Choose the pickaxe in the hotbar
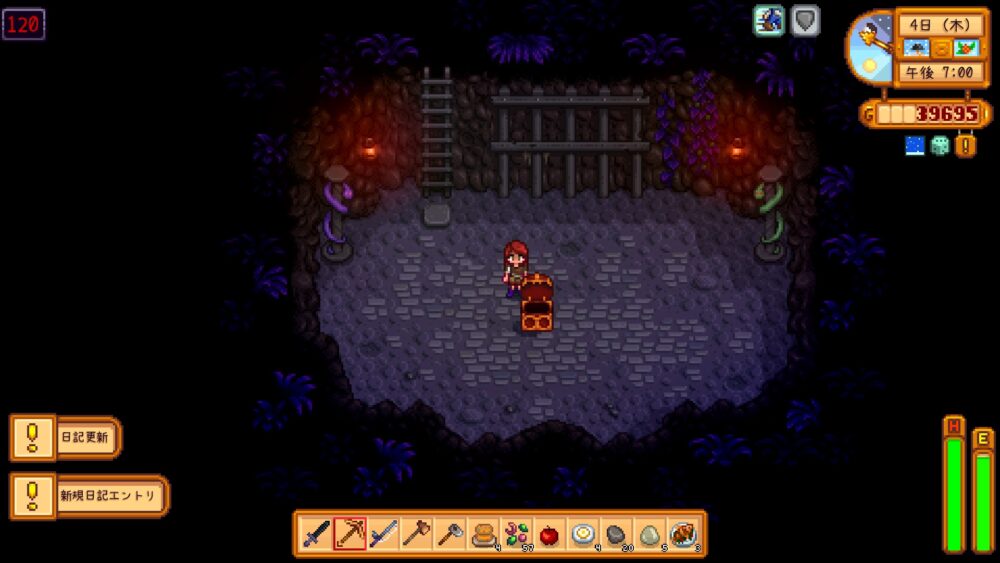 tap(350, 534)
